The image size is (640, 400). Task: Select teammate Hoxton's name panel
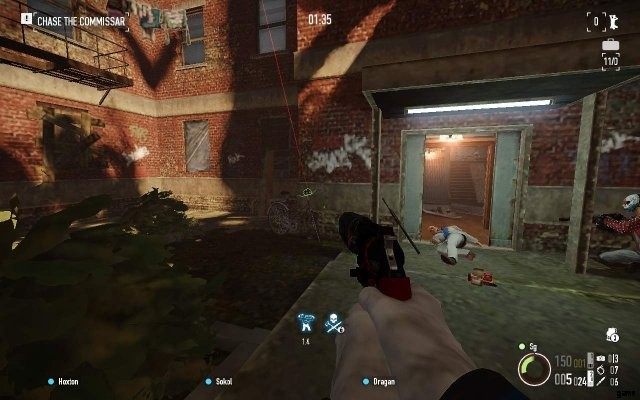70,381
